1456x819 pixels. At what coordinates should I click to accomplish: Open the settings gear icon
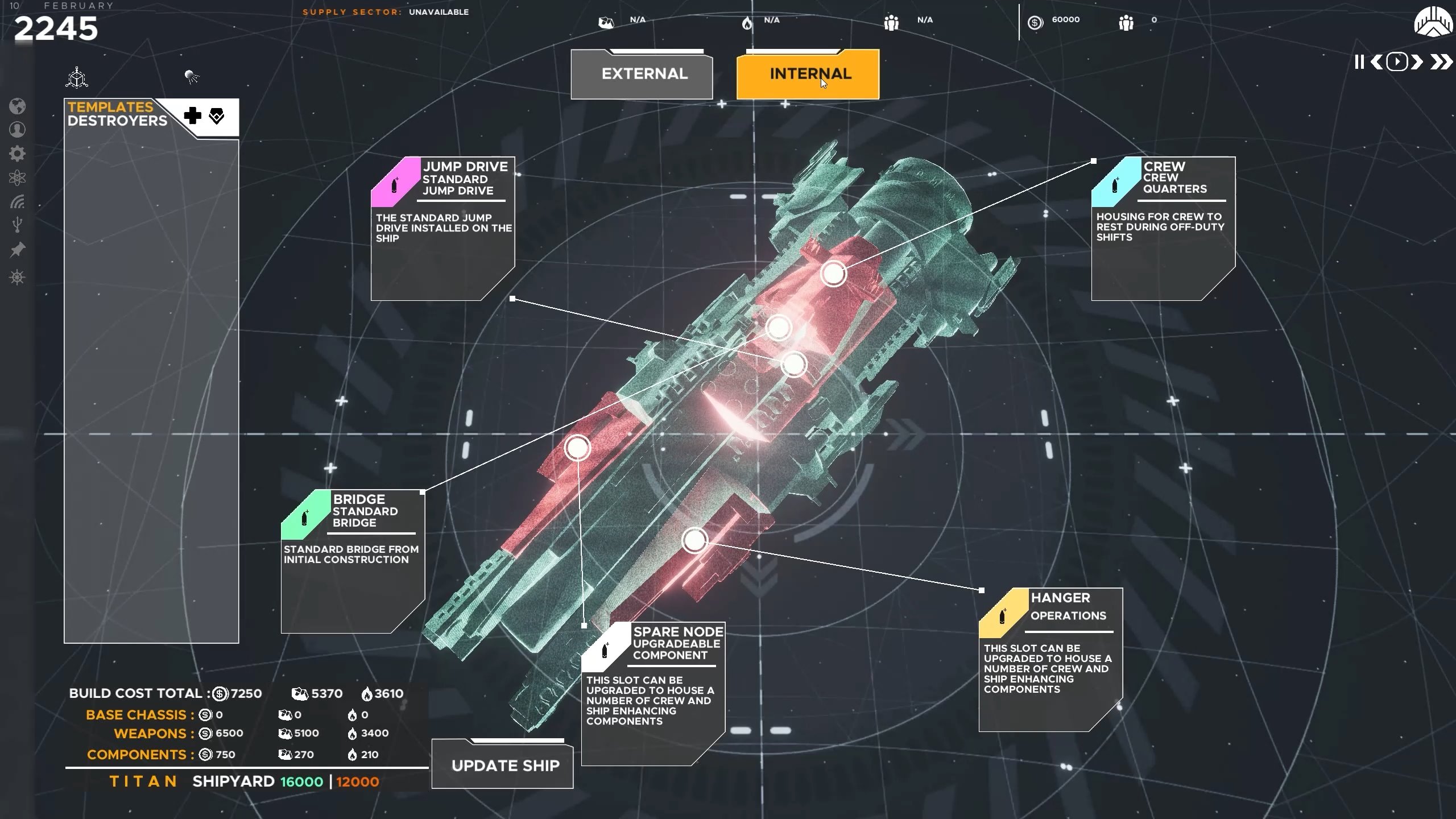tap(18, 152)
